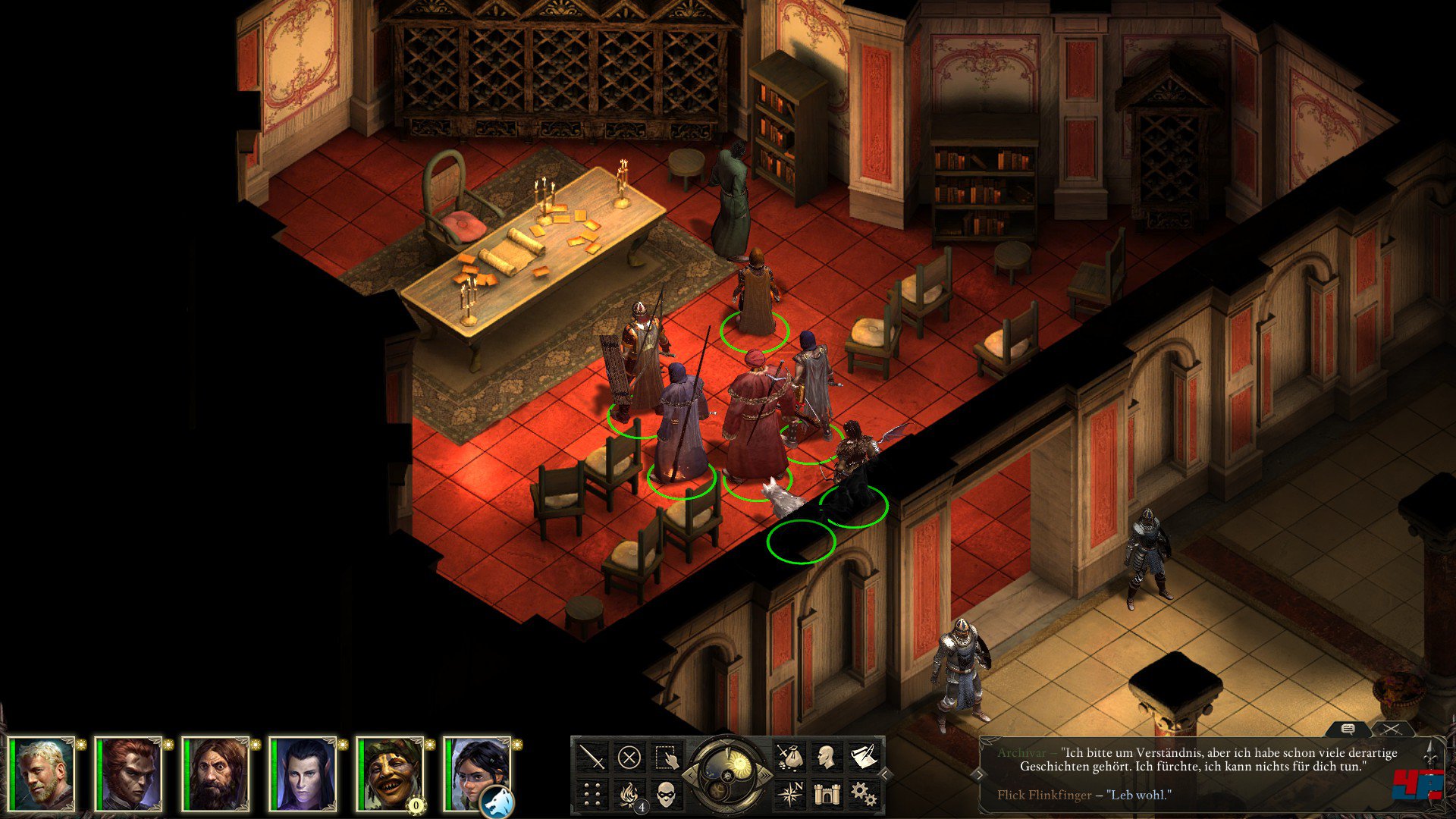
Task: Activate the sword attack command
Action: point(592,757)
